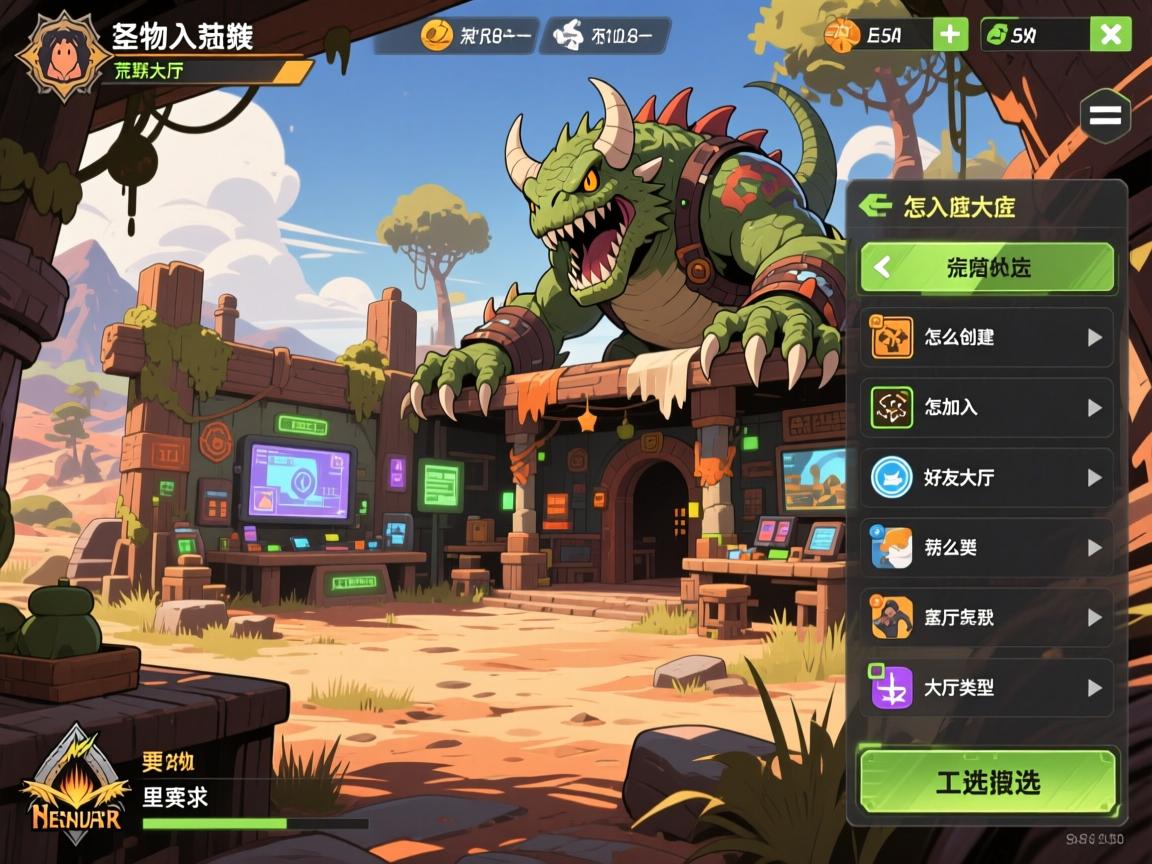Select the 怎加入 menu entry
Image resolution: width=1152 pixels, height=864 pixels.
(987, 408)
